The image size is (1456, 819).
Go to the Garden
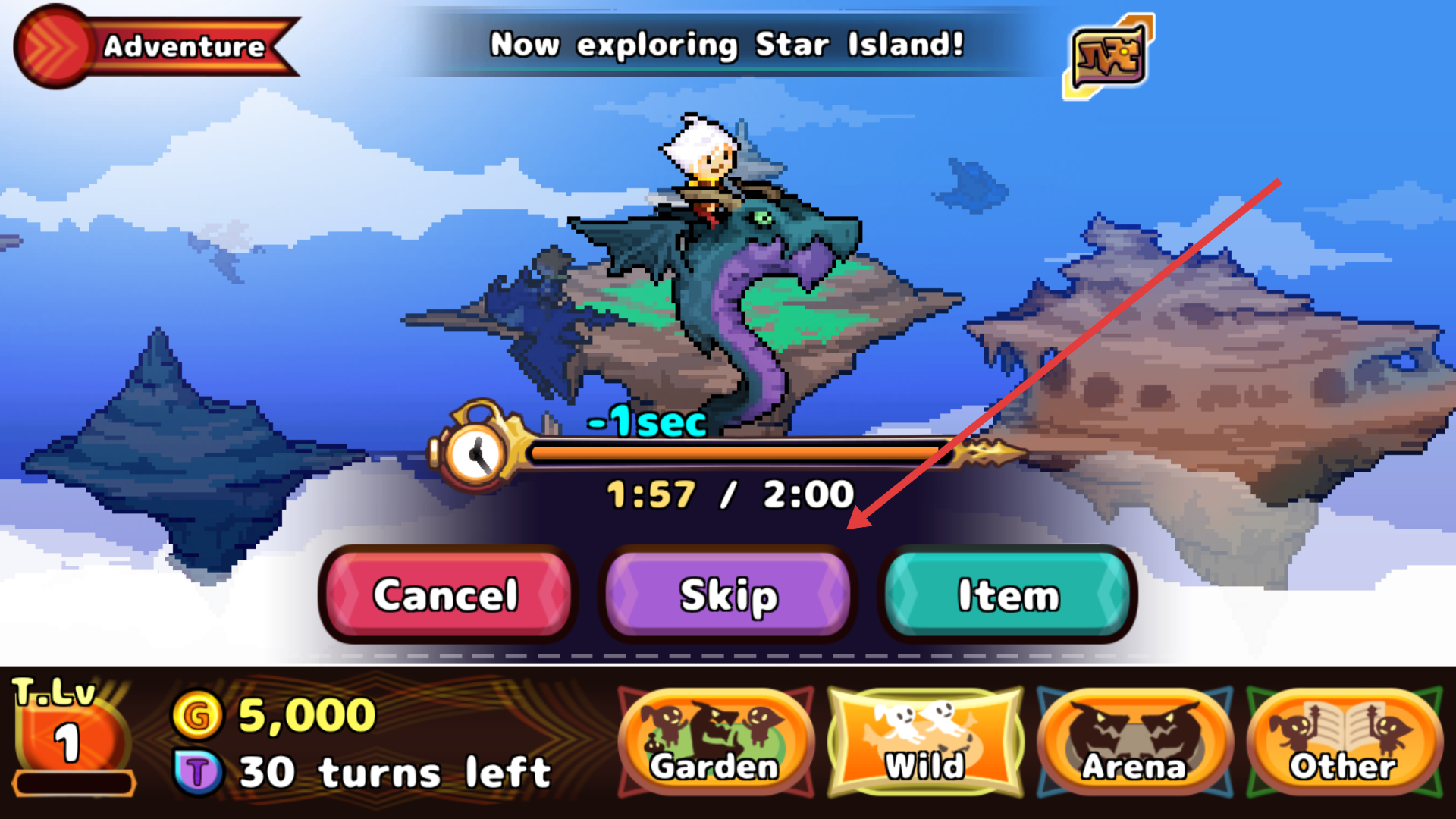(x=715, y=743)
